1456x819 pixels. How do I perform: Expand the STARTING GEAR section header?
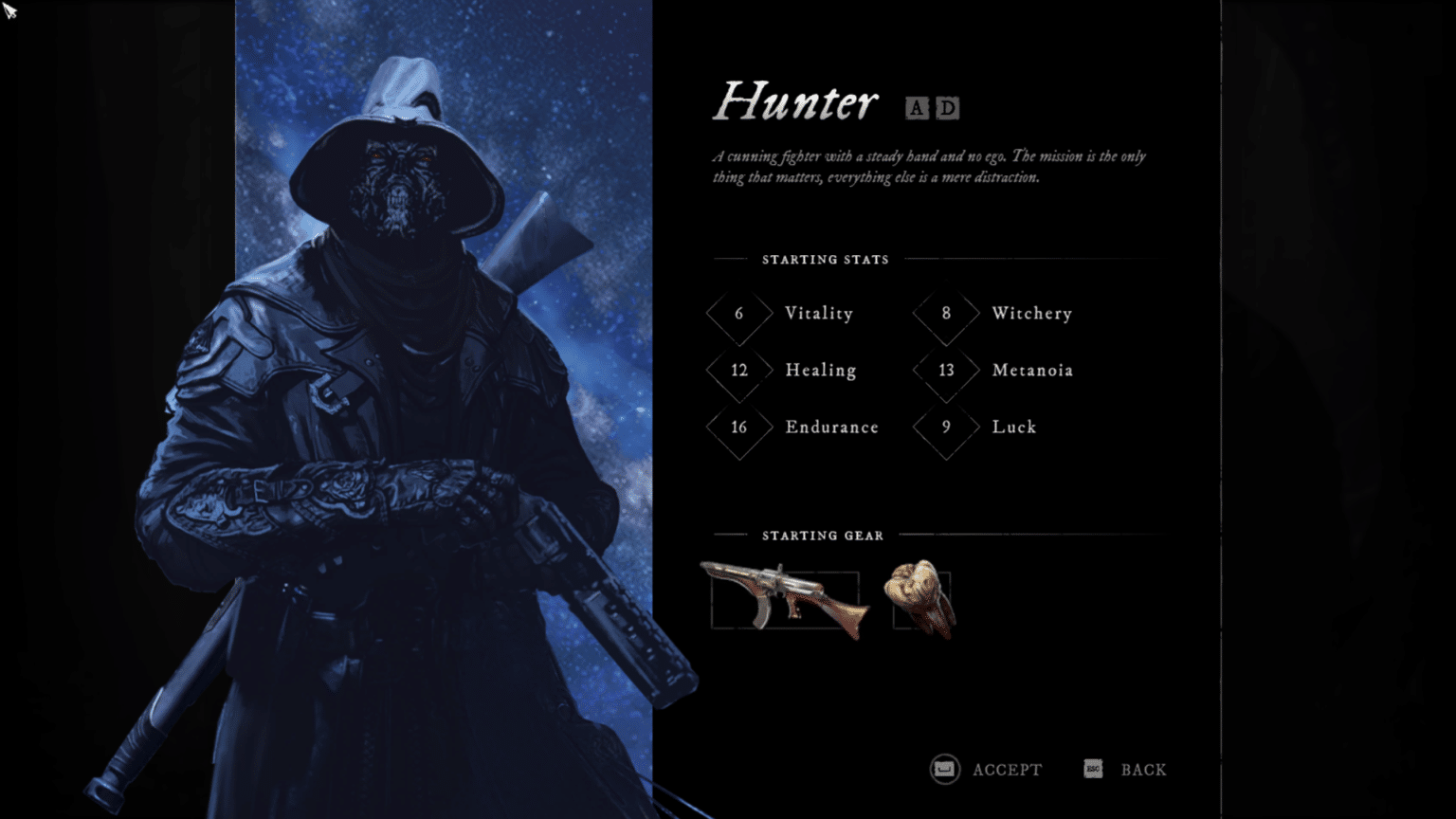click(x=822, y=536)
